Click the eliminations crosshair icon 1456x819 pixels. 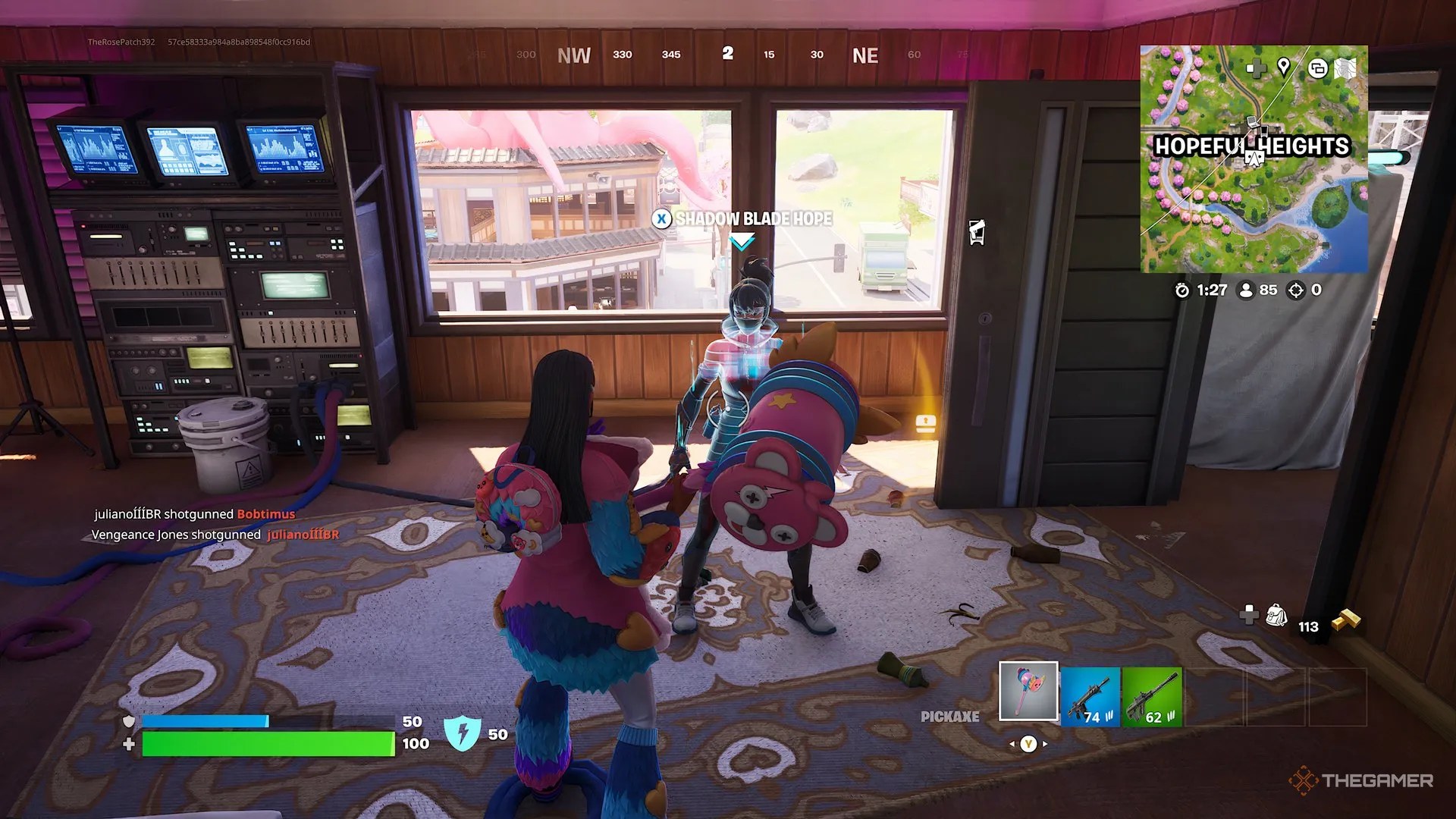(1296, 290)
